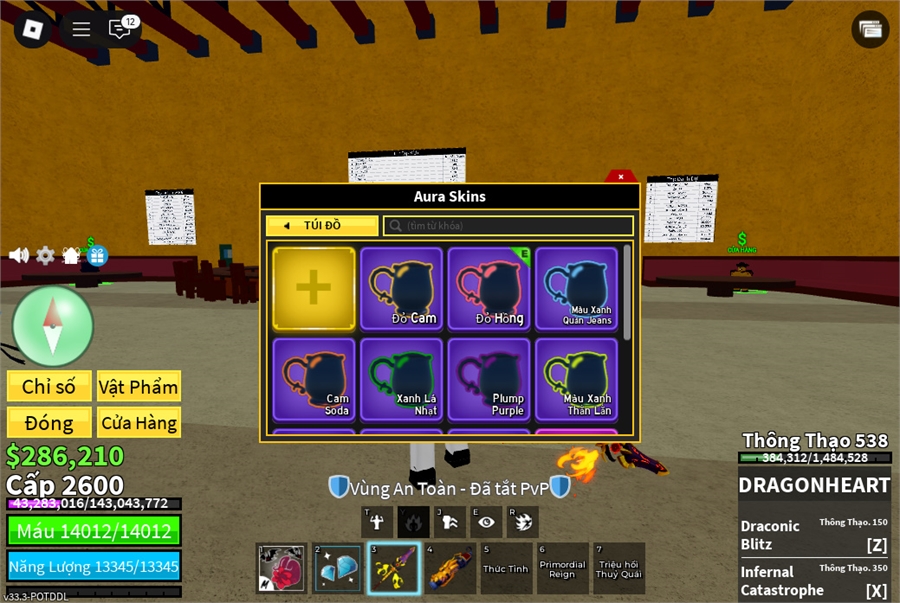Choose the Xanh Lá Nhạt aura skin
The height and width of the screenshot is (603, 900).
(x=401, y=379)
